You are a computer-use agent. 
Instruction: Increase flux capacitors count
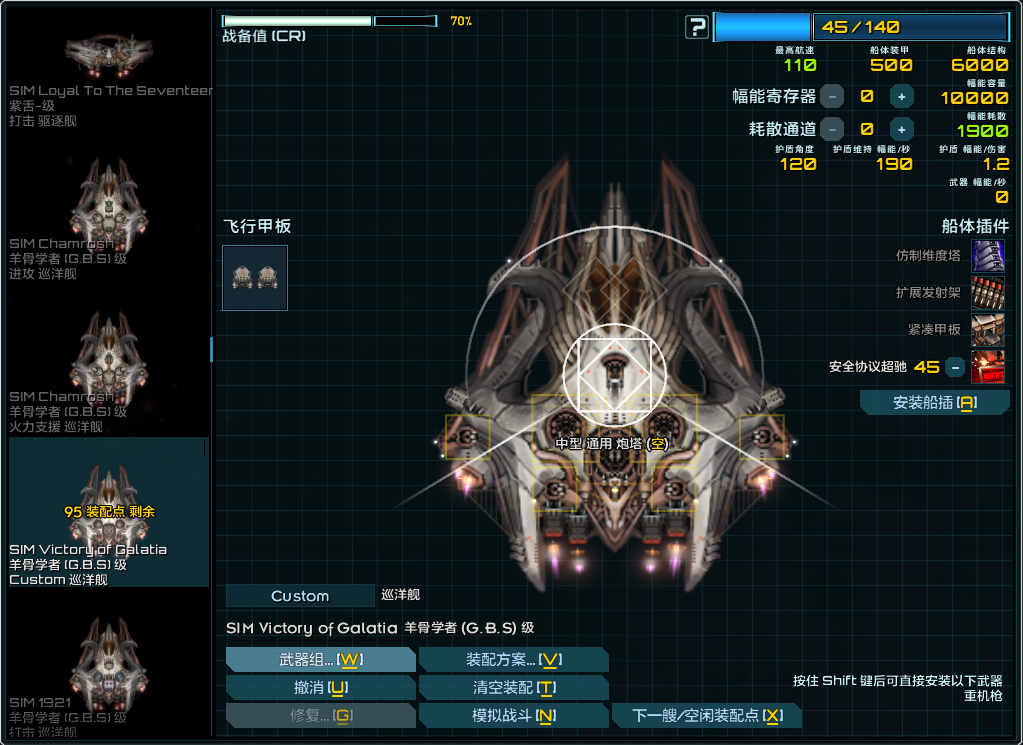point(901,97)
